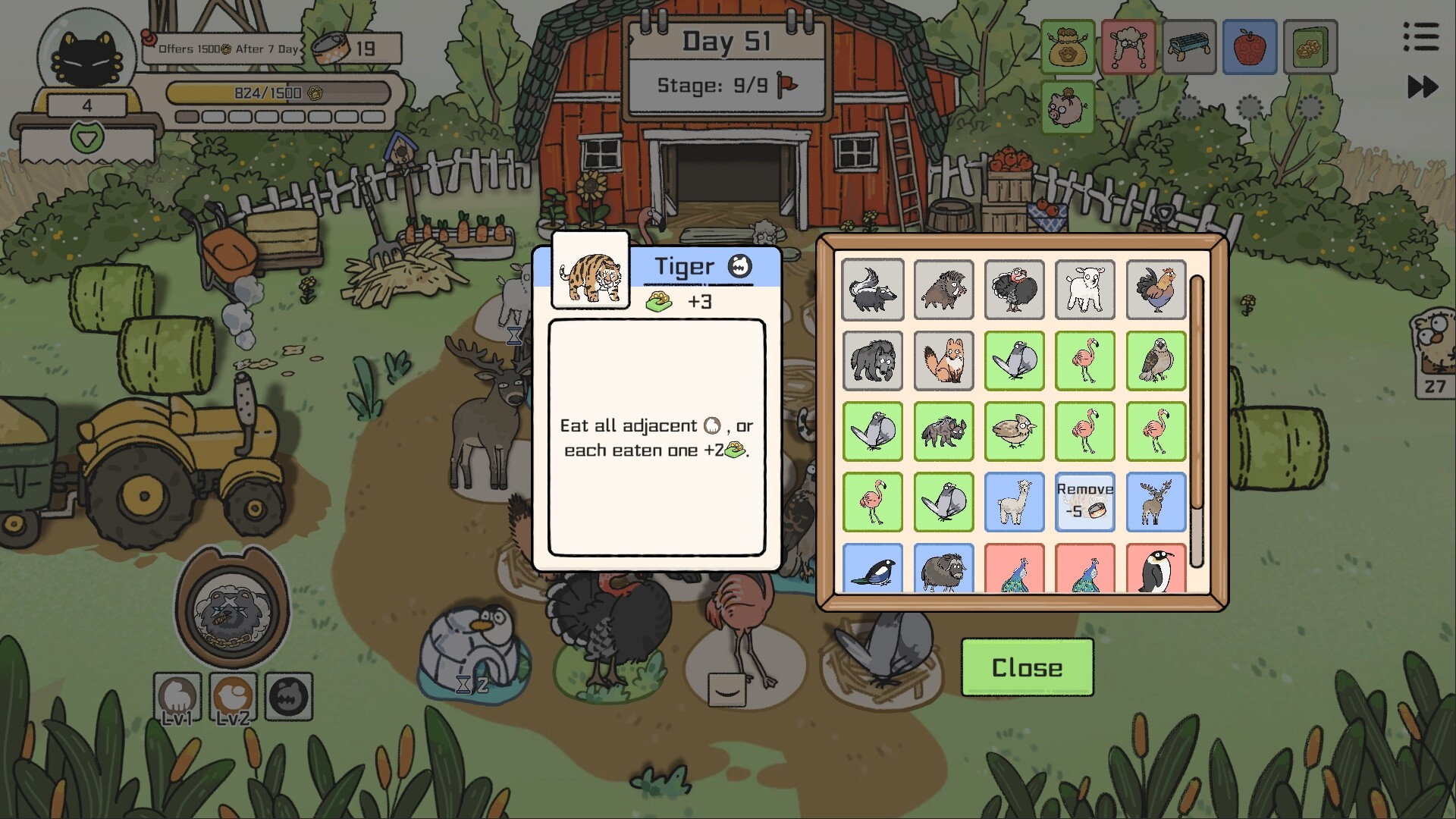This screenshot has height=819, width=1456.
Task: Open the list menu icon
Action: pos(1420,36)
